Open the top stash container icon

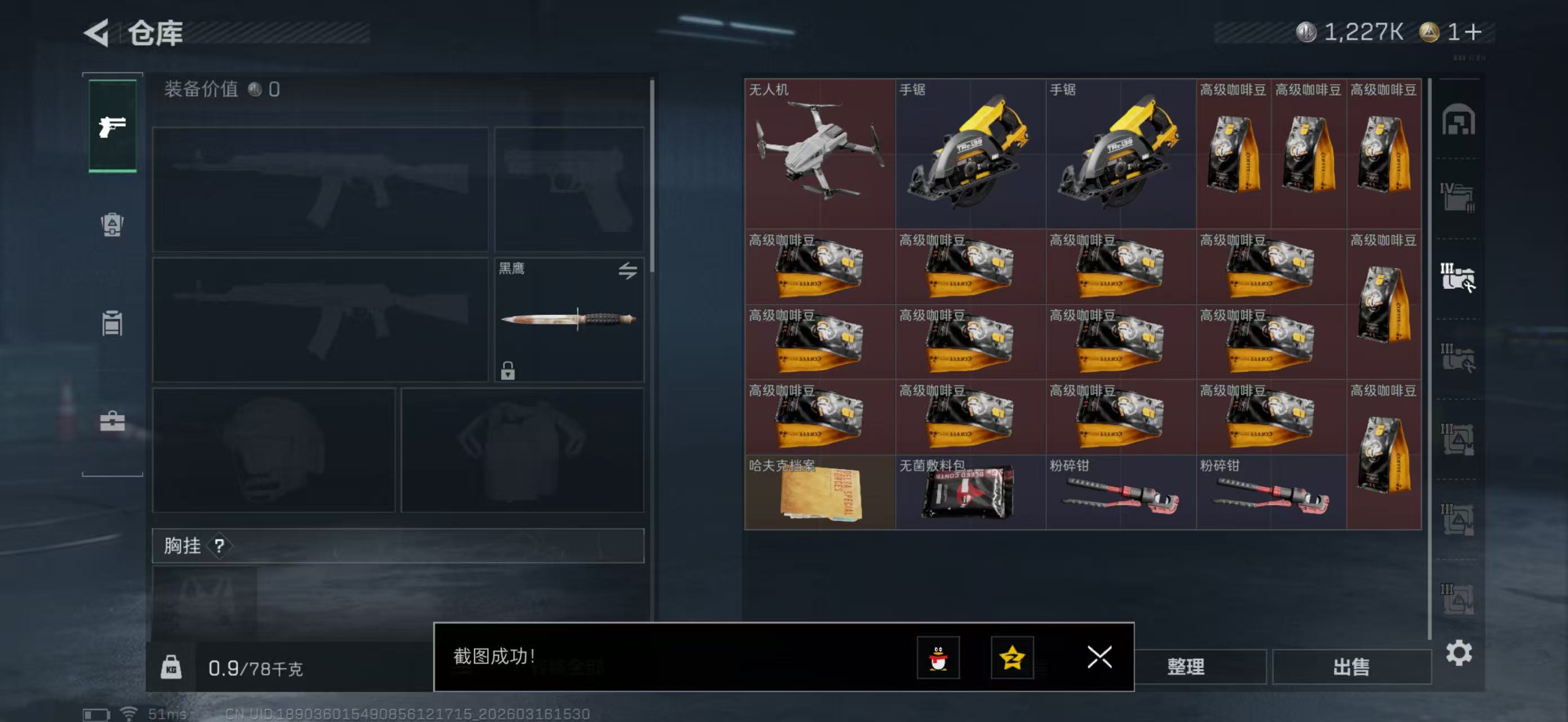[1458, 120]
